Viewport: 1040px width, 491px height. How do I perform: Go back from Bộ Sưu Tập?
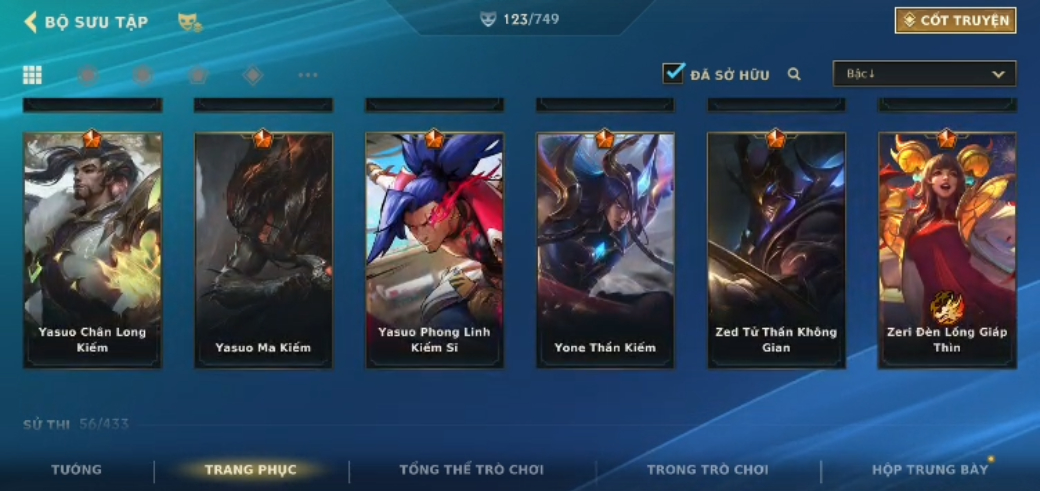click(31, 22)
